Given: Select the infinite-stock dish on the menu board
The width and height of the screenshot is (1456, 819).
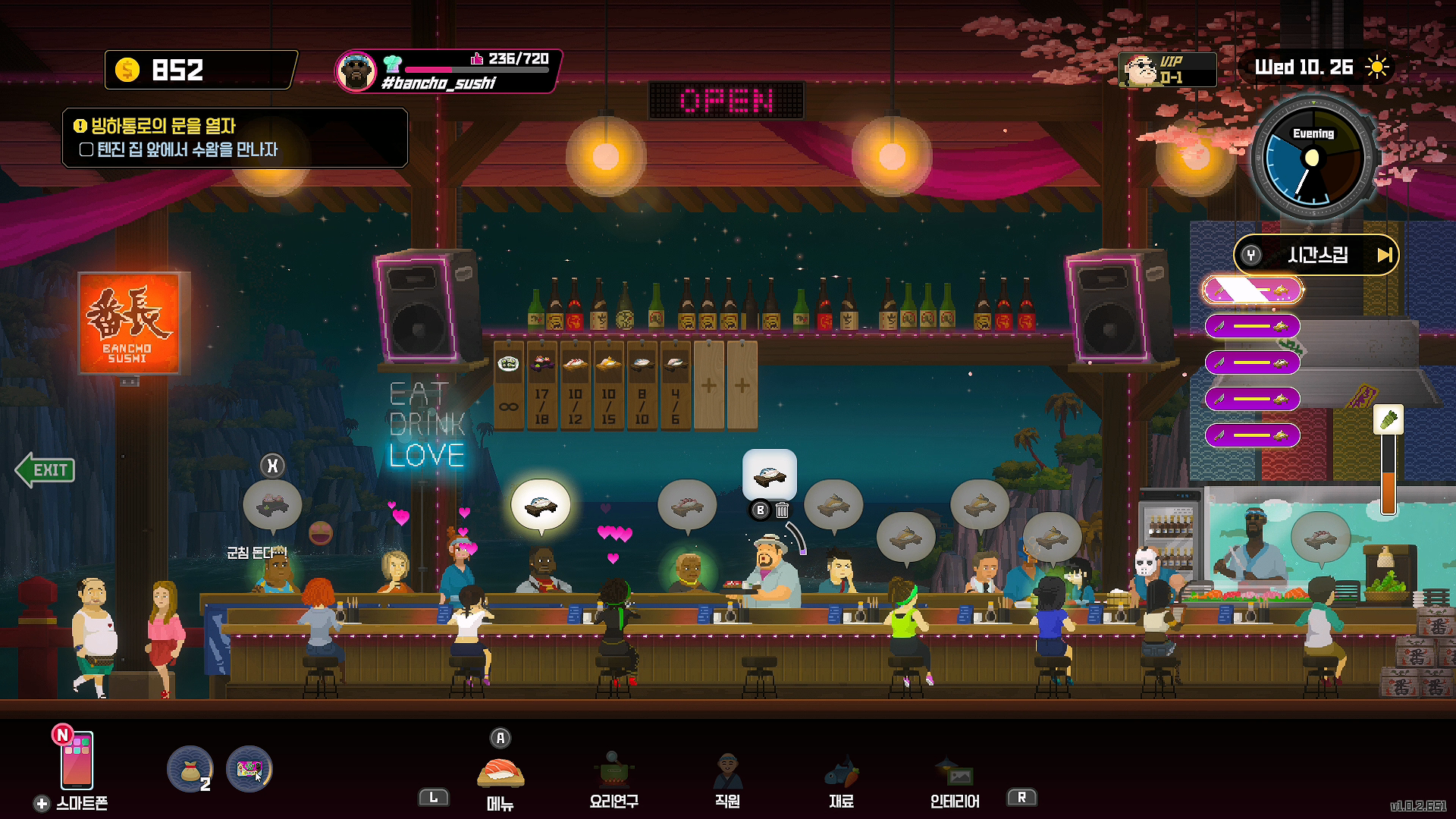Looking at the screenshot, I should (508, 385).
